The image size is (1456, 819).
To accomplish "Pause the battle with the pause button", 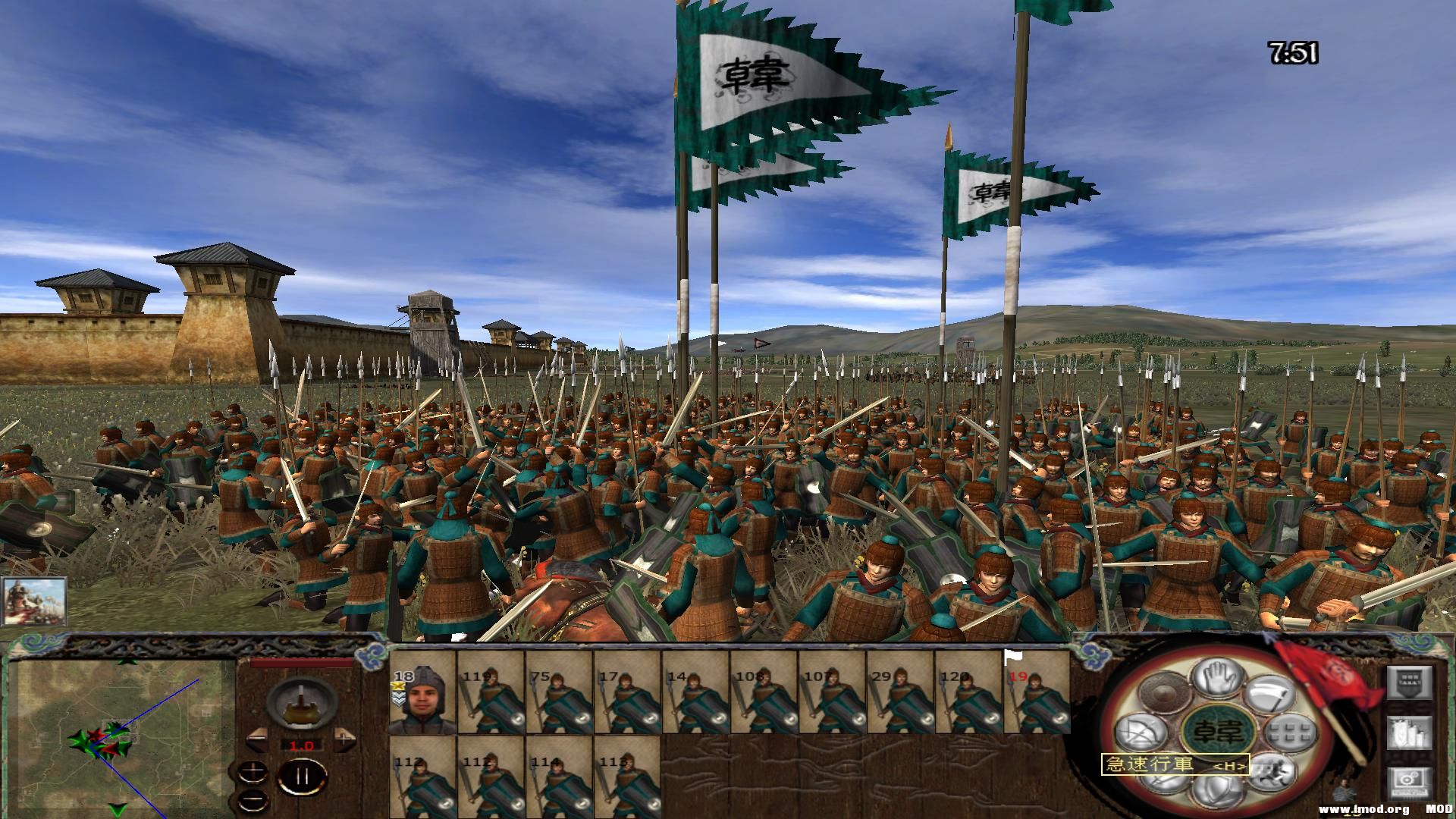I will tap(302, 776).
